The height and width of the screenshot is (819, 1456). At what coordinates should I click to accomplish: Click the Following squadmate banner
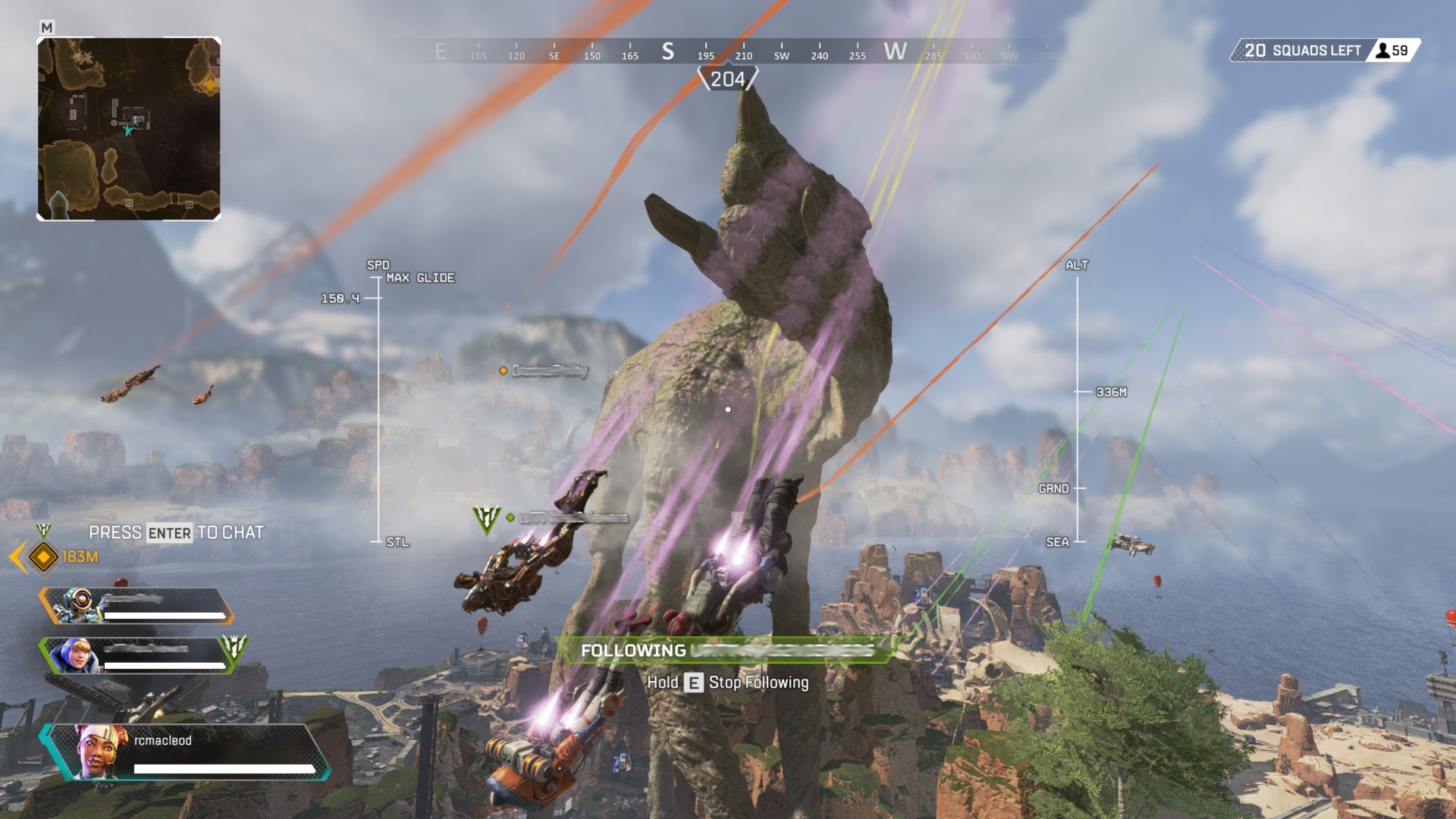tap(726, 651)
